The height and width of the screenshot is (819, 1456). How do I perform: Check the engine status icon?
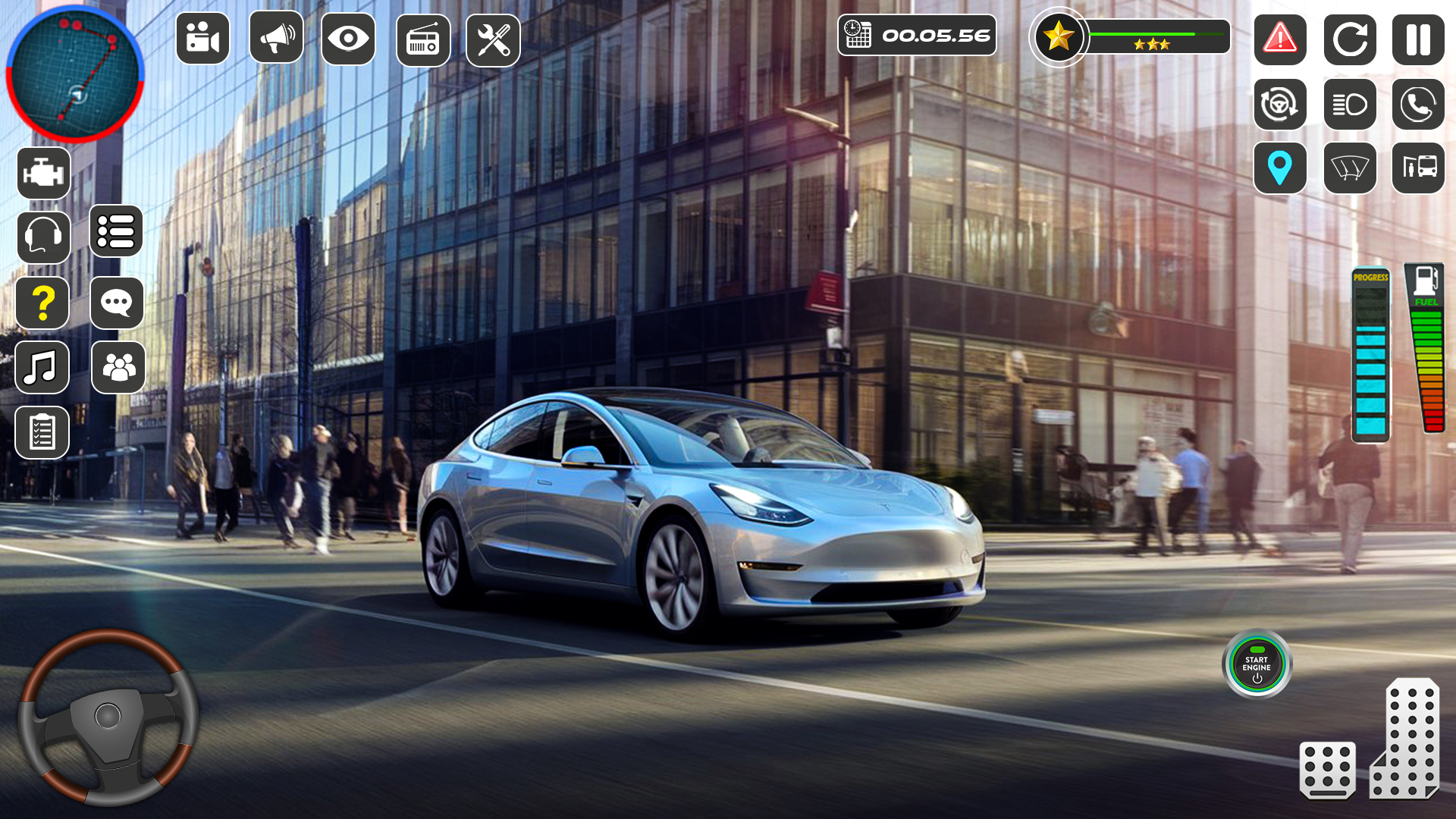tap(42, 172)
